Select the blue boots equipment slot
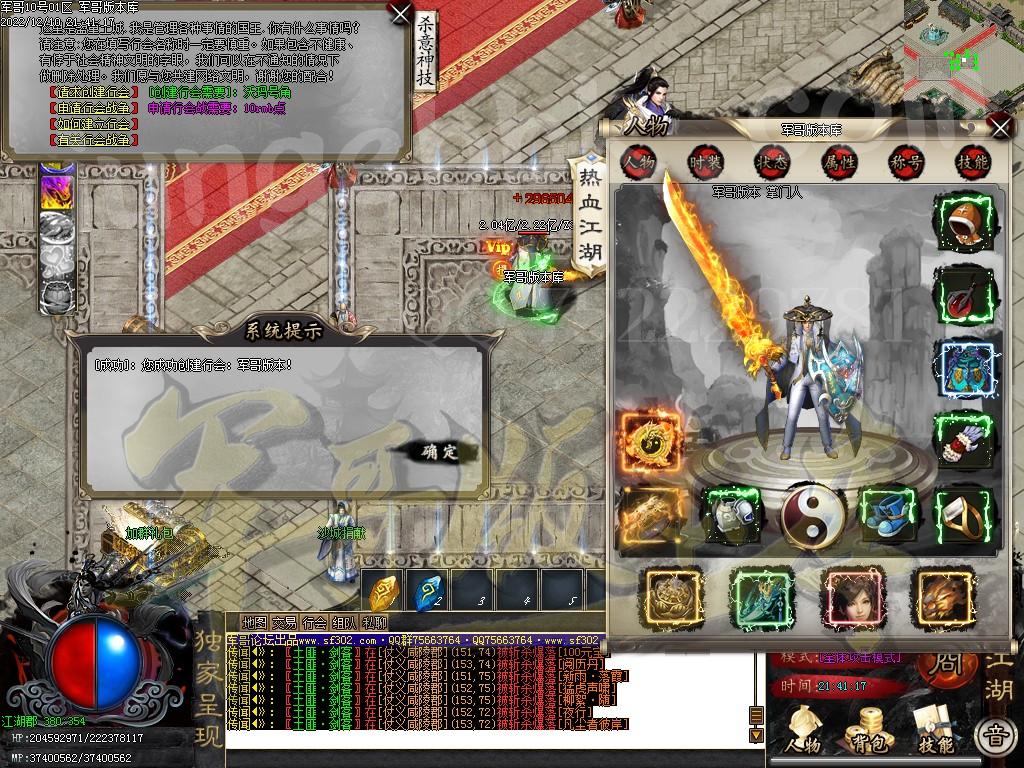The image size is (1024, 768). point(888,513)
